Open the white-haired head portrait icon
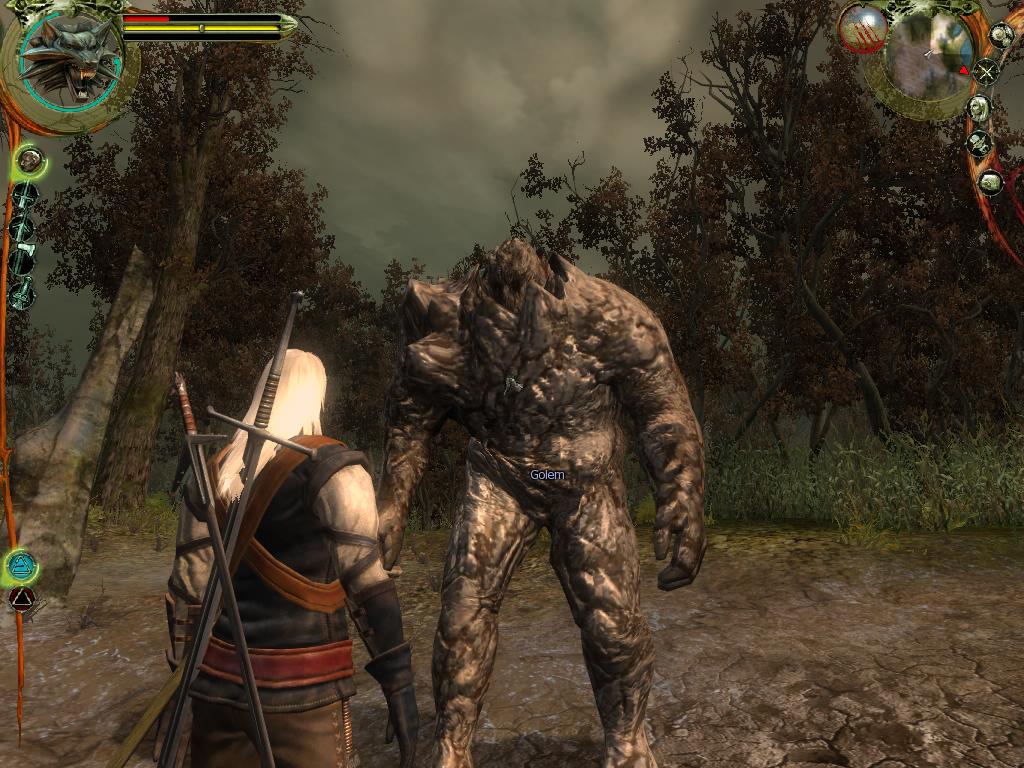Screen dimensions: 1024x768 980,108
